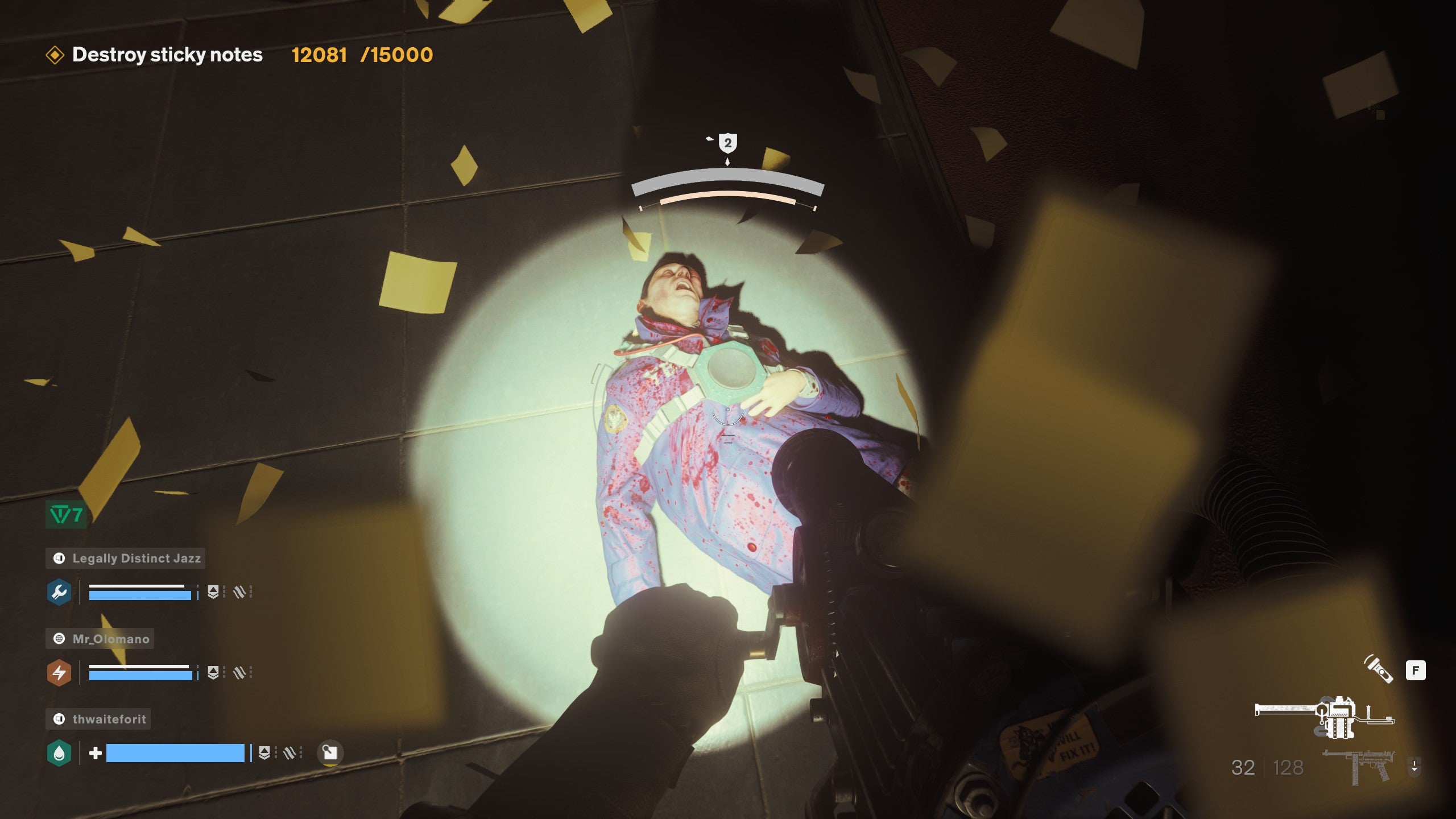Select the Destroy sticky notes objective tracker

[x=167, y=55]
